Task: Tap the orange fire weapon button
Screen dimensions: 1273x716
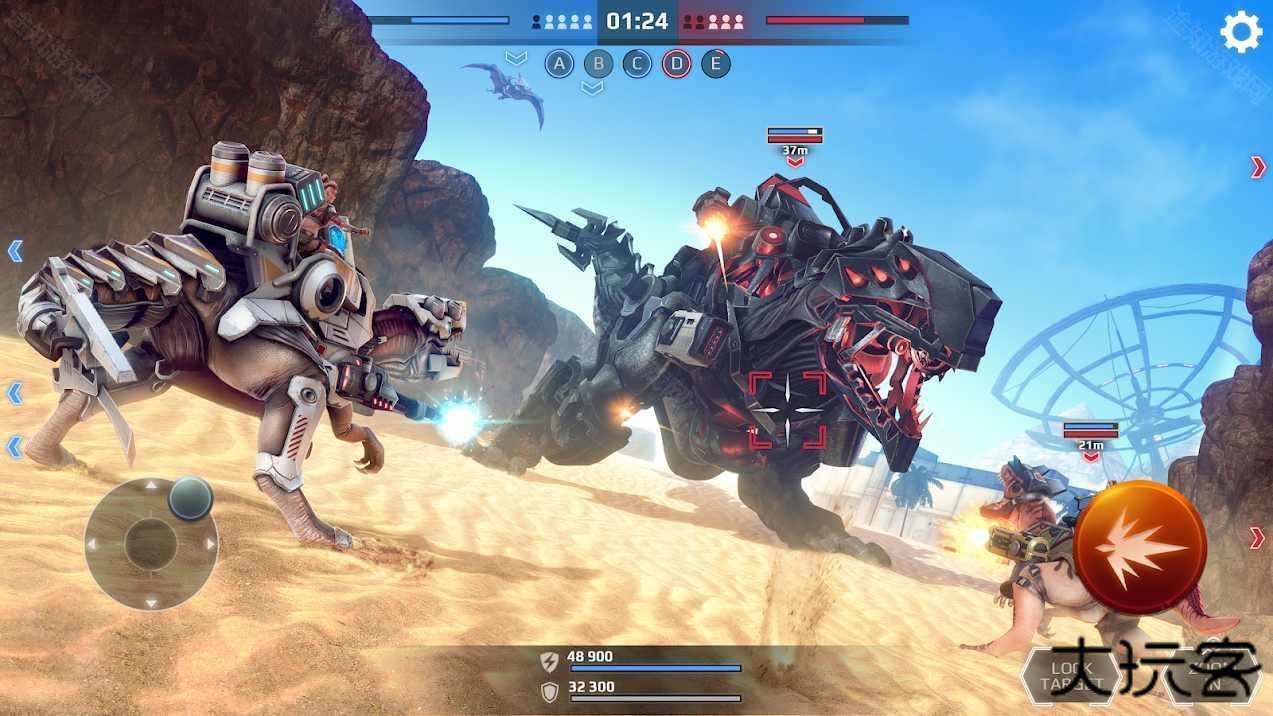Action: tap(1141, 546)
